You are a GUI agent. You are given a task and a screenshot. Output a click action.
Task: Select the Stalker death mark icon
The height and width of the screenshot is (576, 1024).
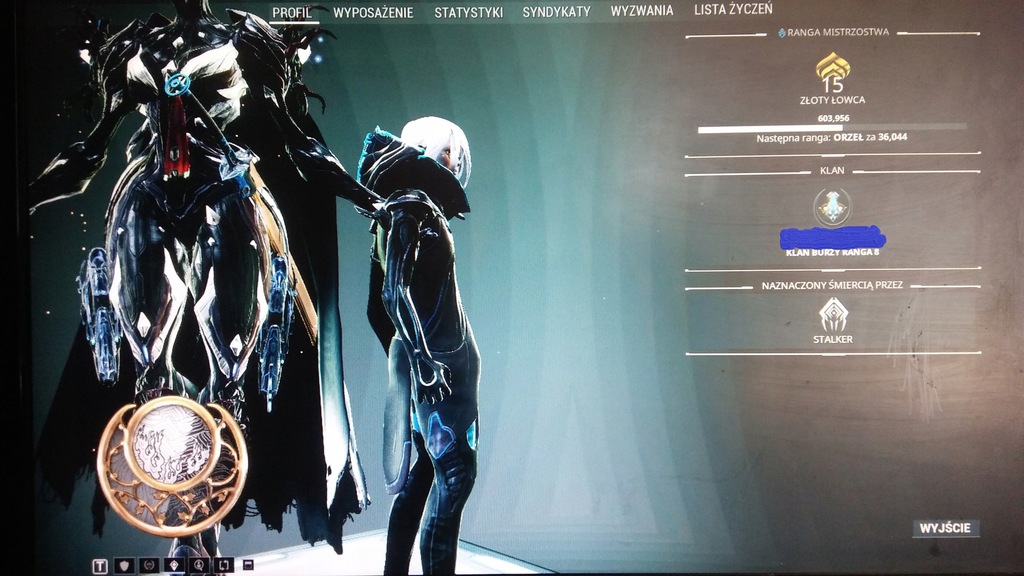click(832, 315)
